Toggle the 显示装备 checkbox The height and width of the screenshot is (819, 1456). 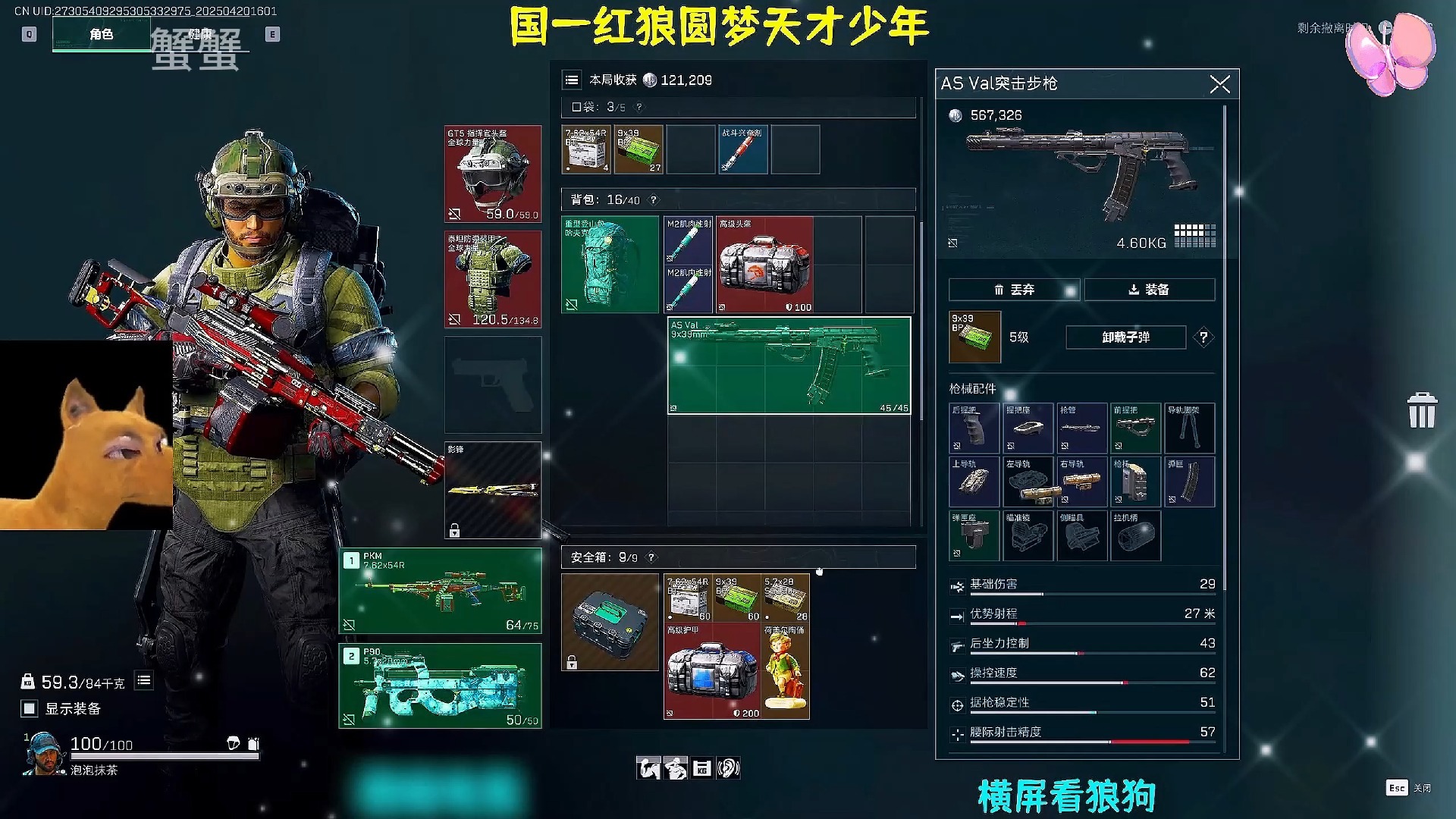pyautogui.click(x=30, y=708)
